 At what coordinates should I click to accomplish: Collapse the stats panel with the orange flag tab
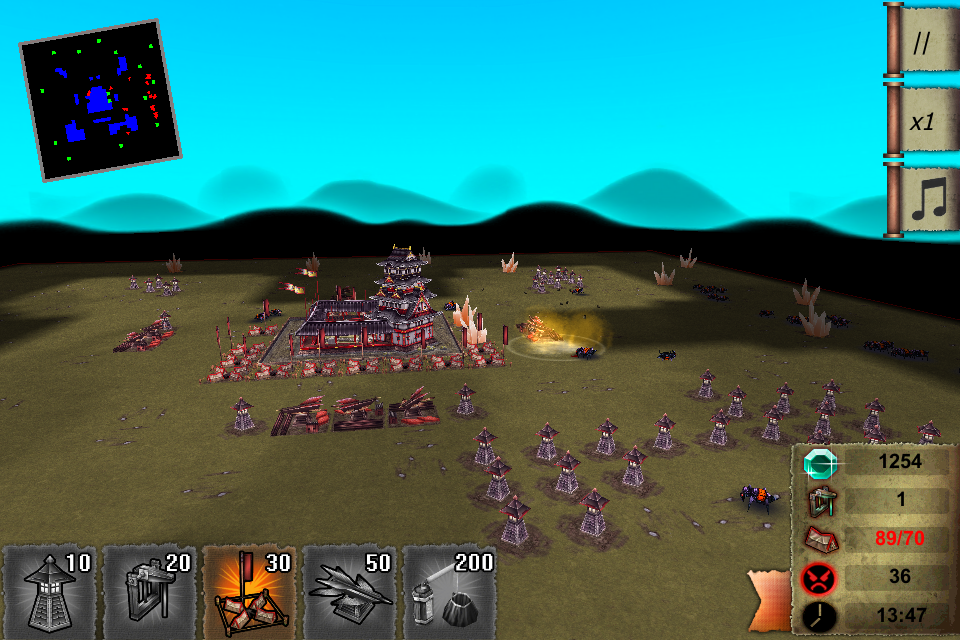(770, 600)
